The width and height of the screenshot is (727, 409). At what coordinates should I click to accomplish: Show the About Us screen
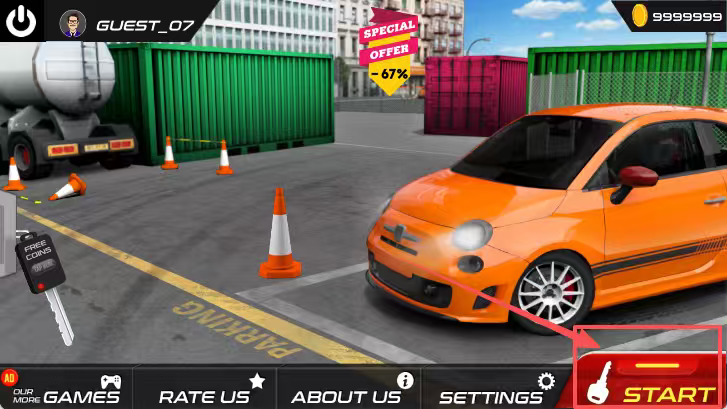349,389
